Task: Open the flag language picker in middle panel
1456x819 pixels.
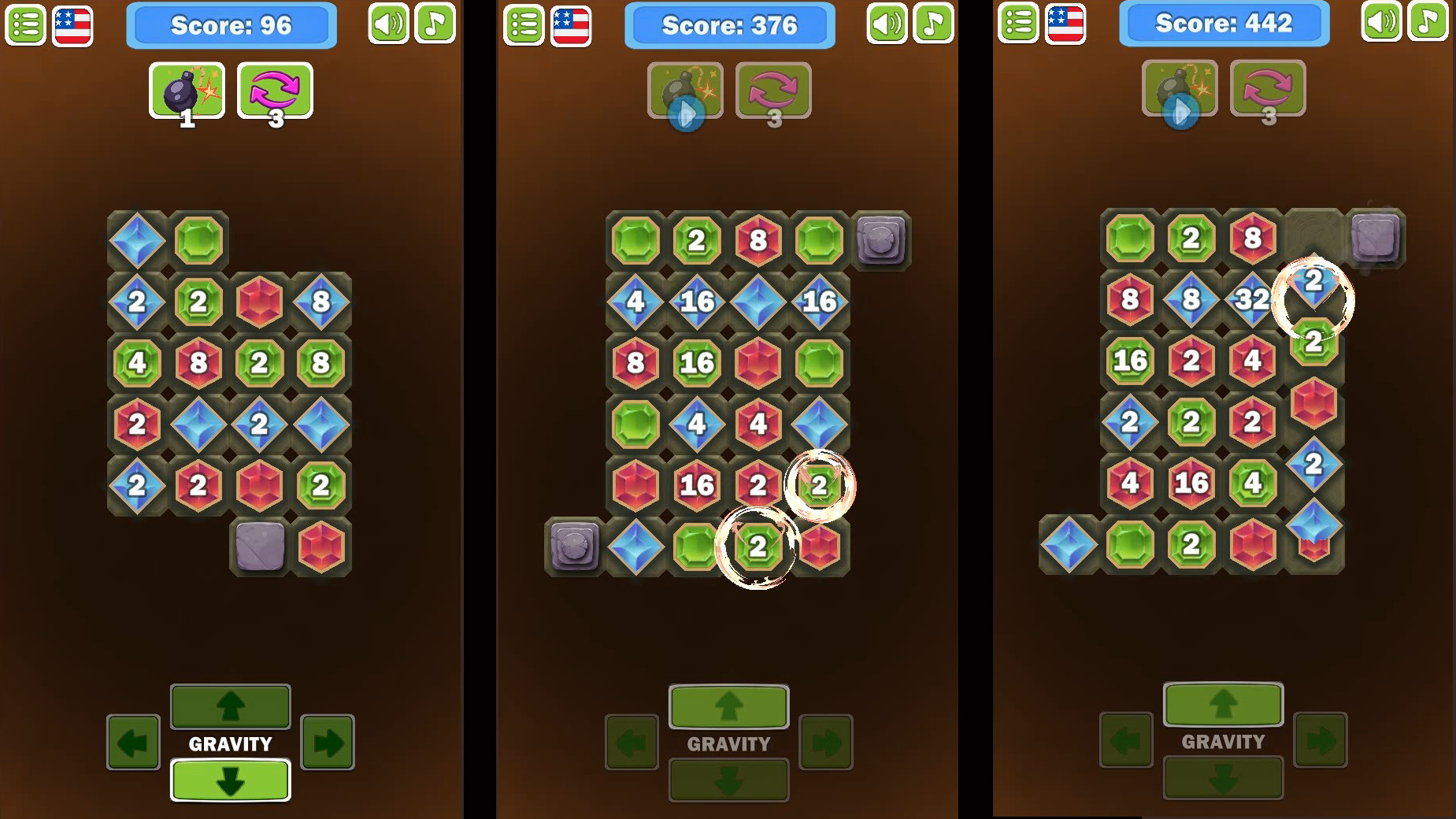Action: pyautogui.click(x=572, y=24)
